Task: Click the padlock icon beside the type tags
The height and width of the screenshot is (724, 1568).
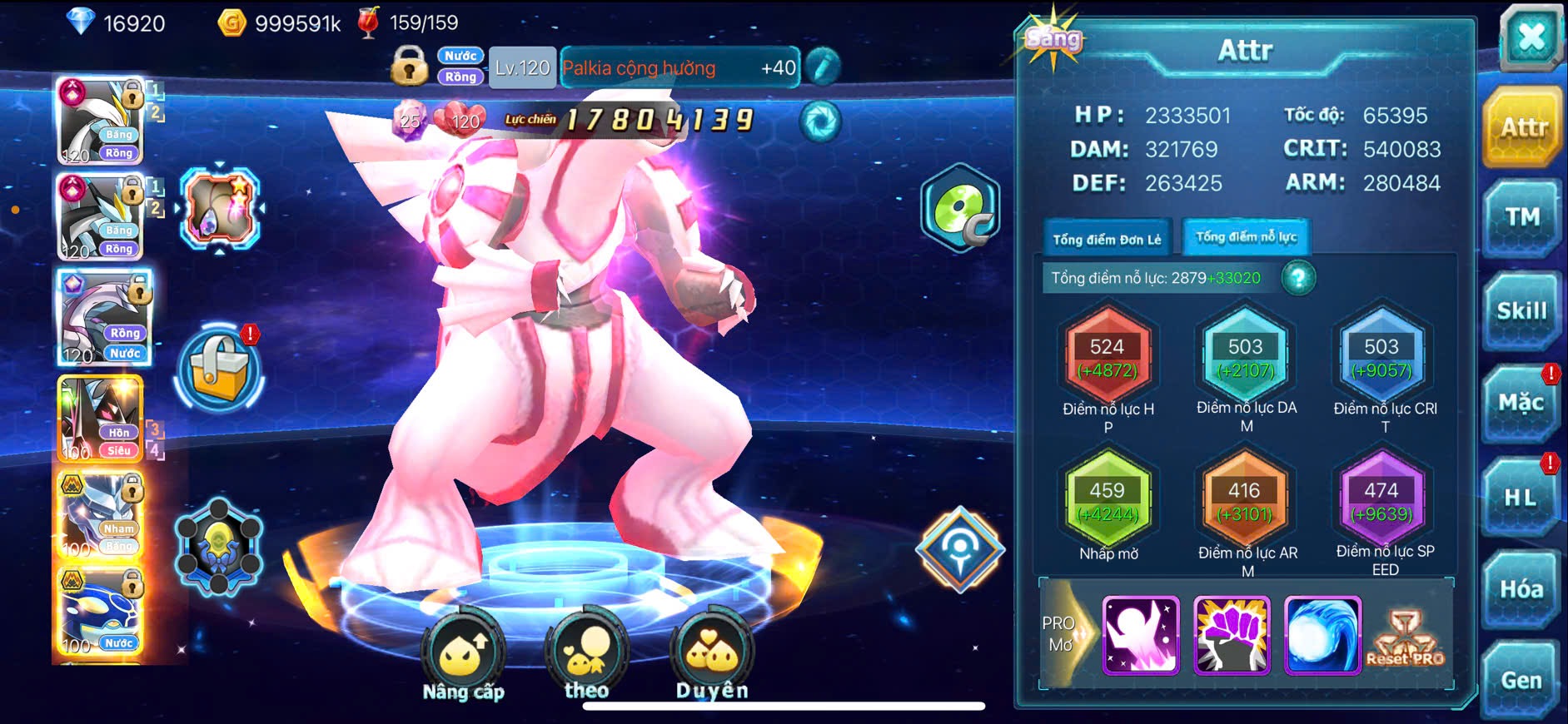Action: pos(409,67)
